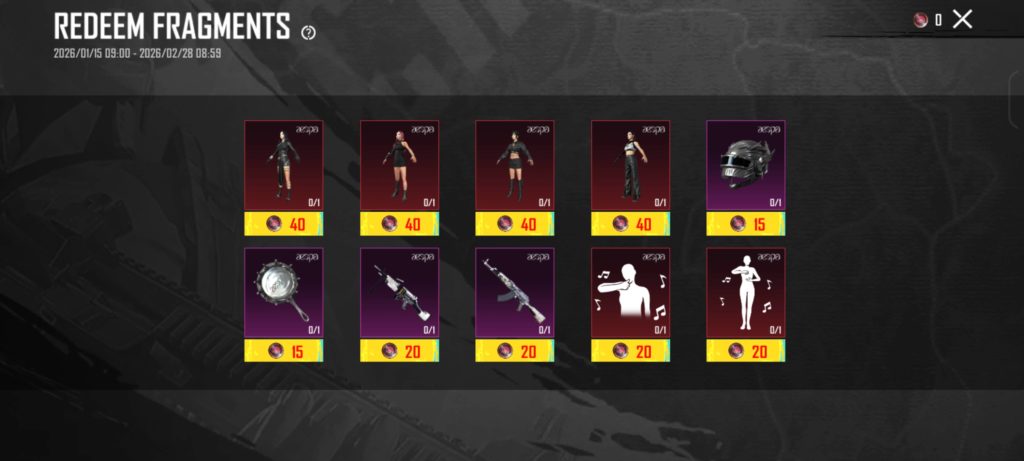Select the AKM rifle skin card
Viewport: 1024px width, 461px height.
point(514,292)
